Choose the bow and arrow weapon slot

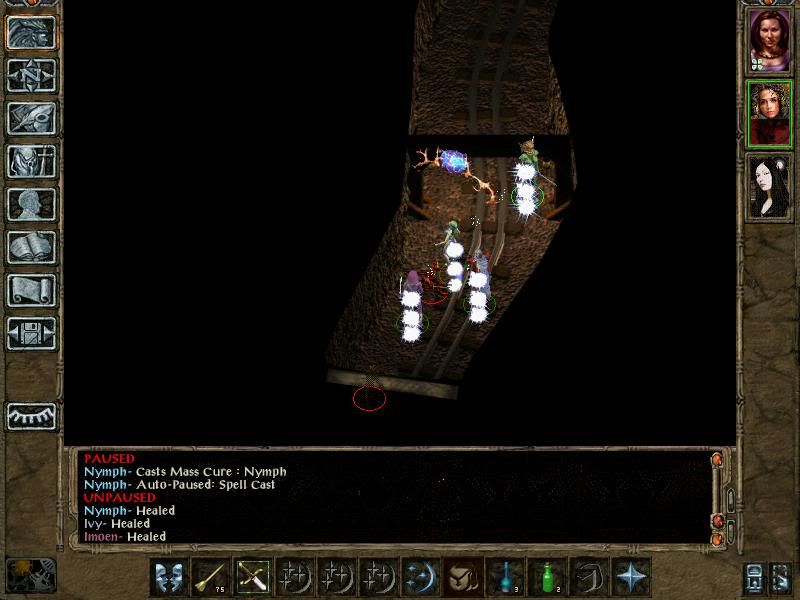(251, 577)
